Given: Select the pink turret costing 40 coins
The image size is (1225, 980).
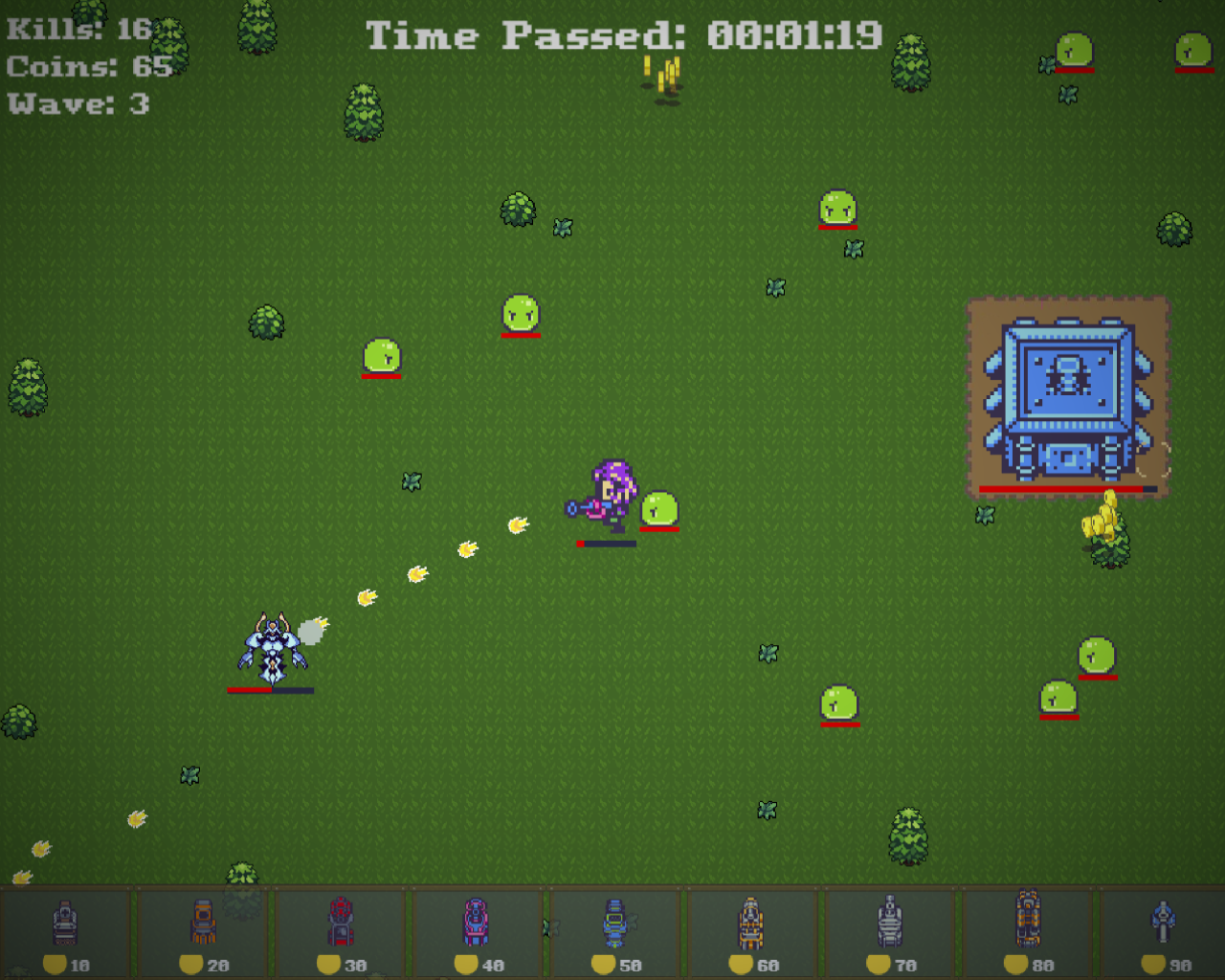Looking at the screenshot, I should pos(477,932).
